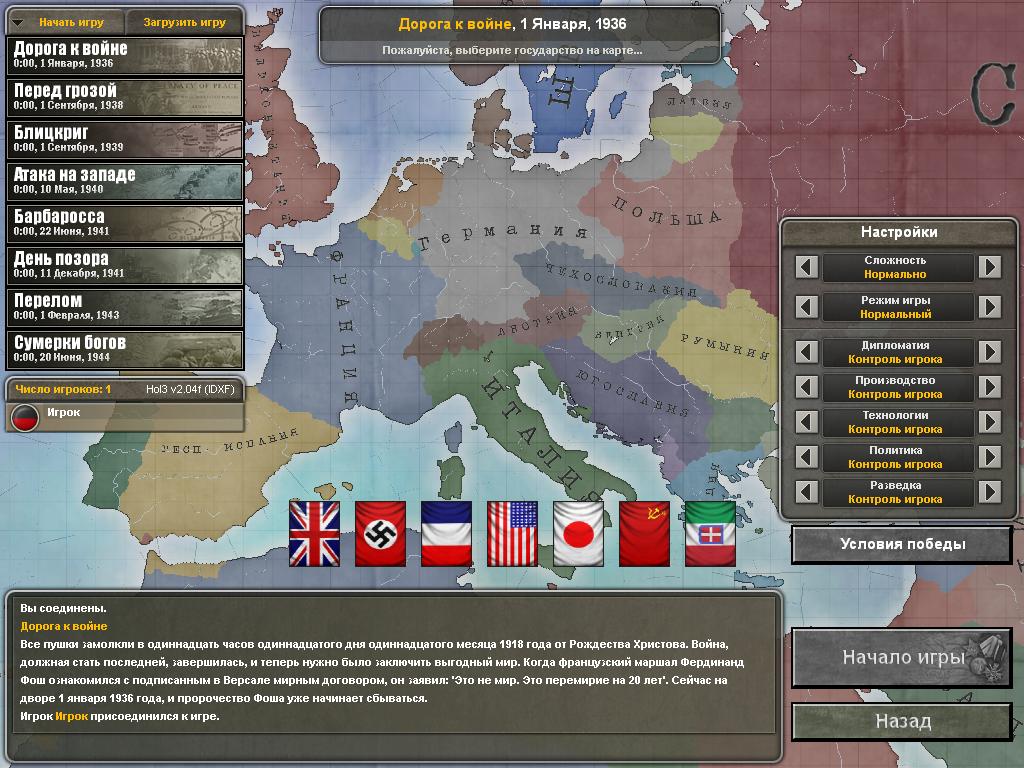
Task: Select the German flag
Action: (x=380, y=533)
